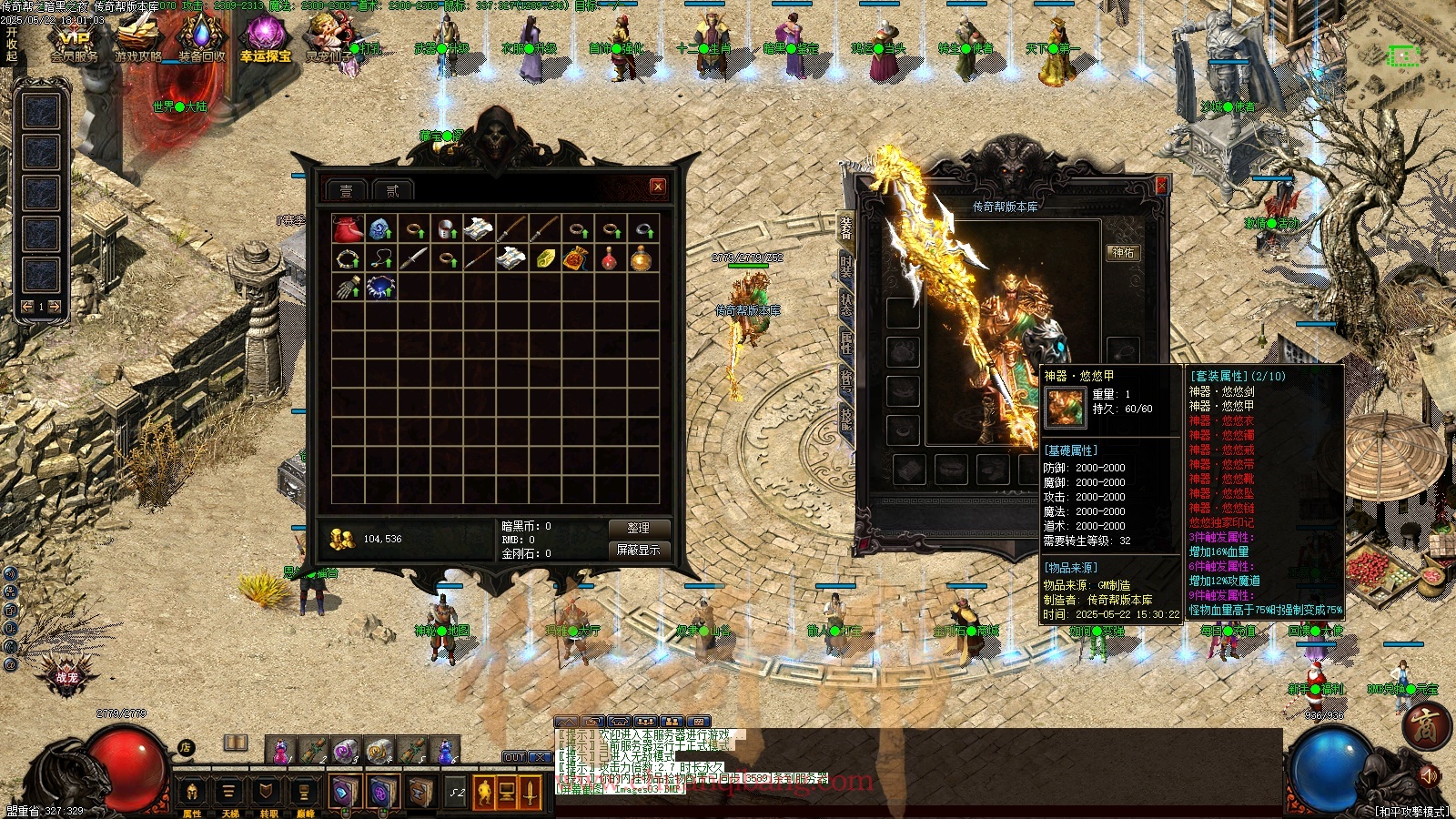Use the pink potion in hotbar slot 1
This screenshot has width=1456, height=819.
click(x=280, y=750)
